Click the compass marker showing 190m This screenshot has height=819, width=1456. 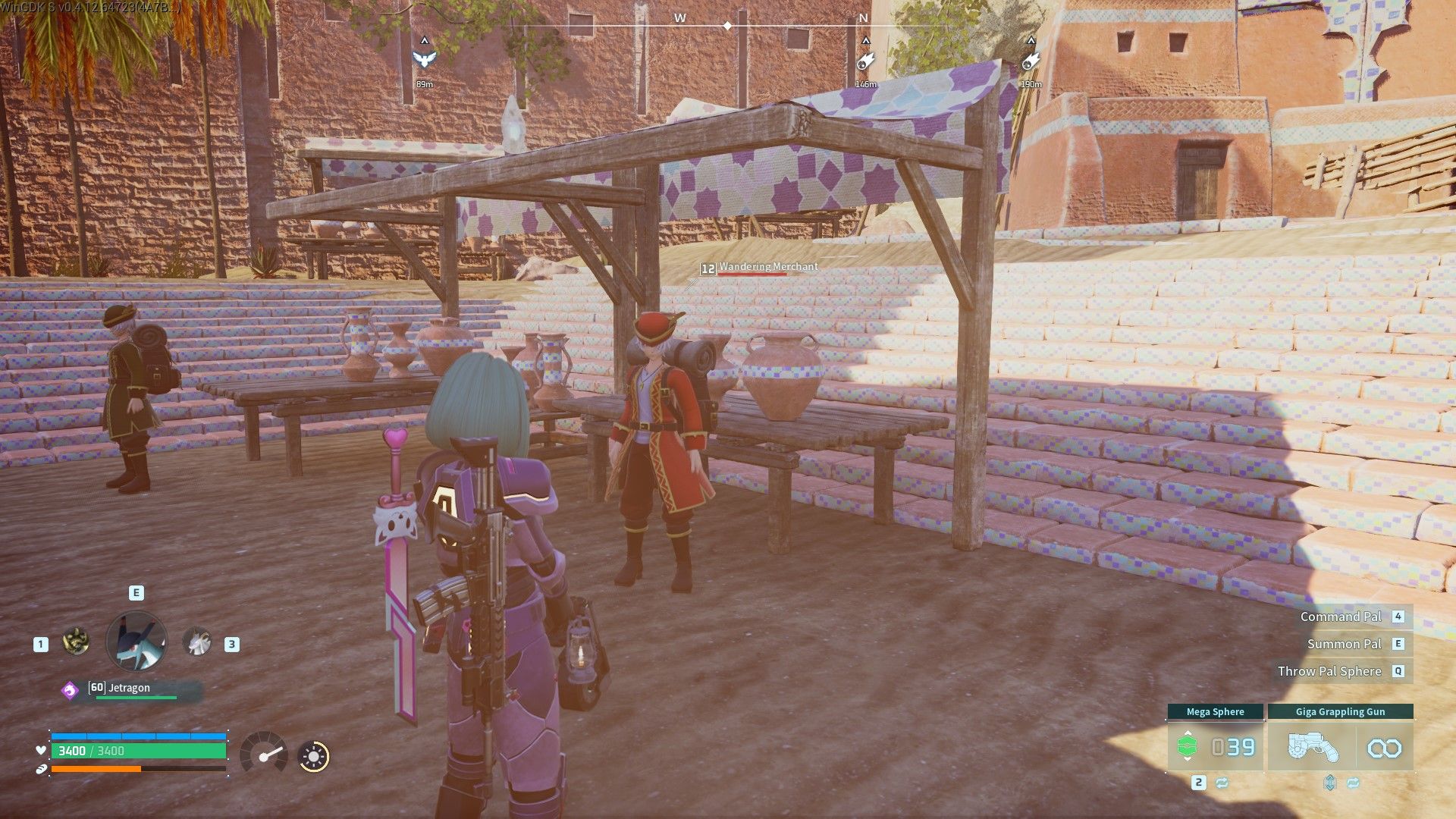pos(1030,61)
